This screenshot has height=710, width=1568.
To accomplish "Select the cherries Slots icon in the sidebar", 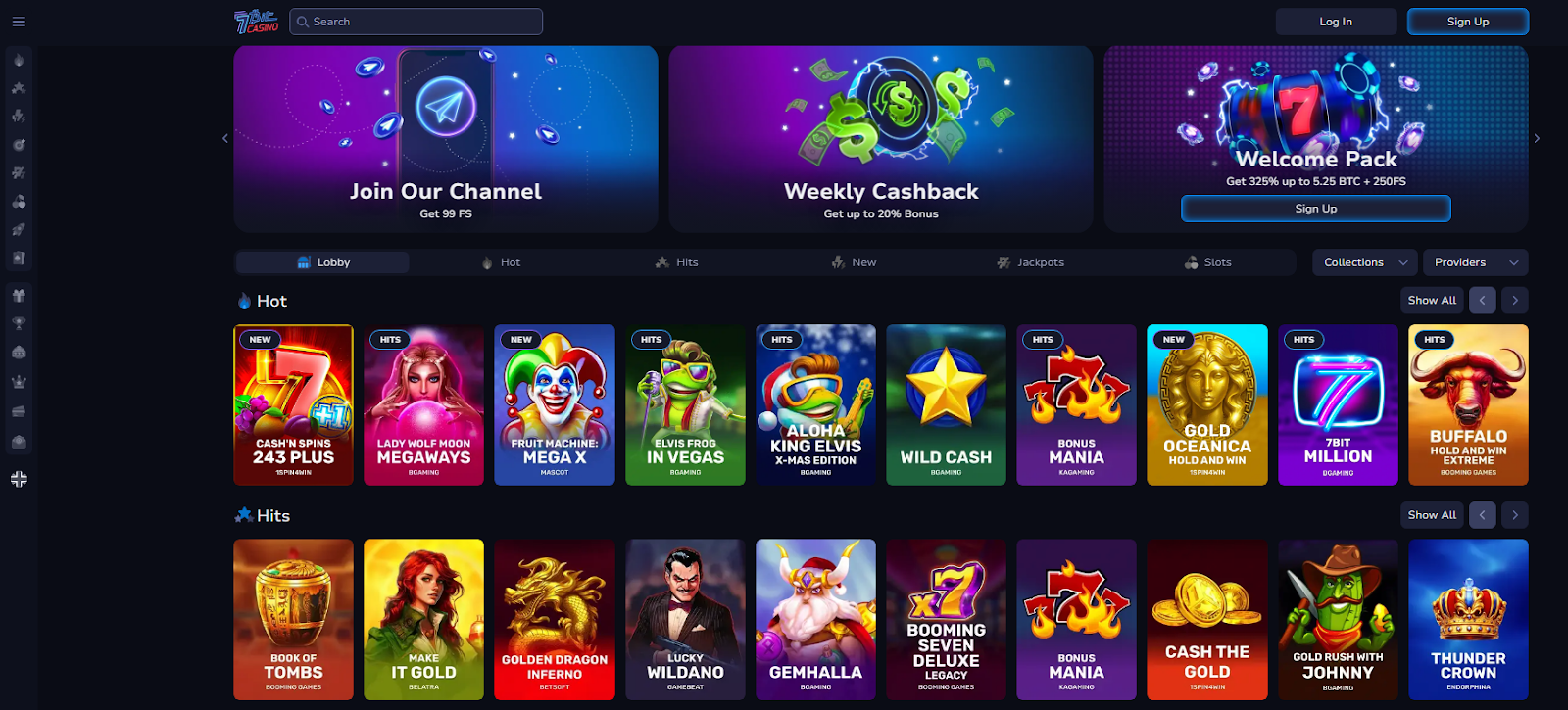I will tap(19, 200).
